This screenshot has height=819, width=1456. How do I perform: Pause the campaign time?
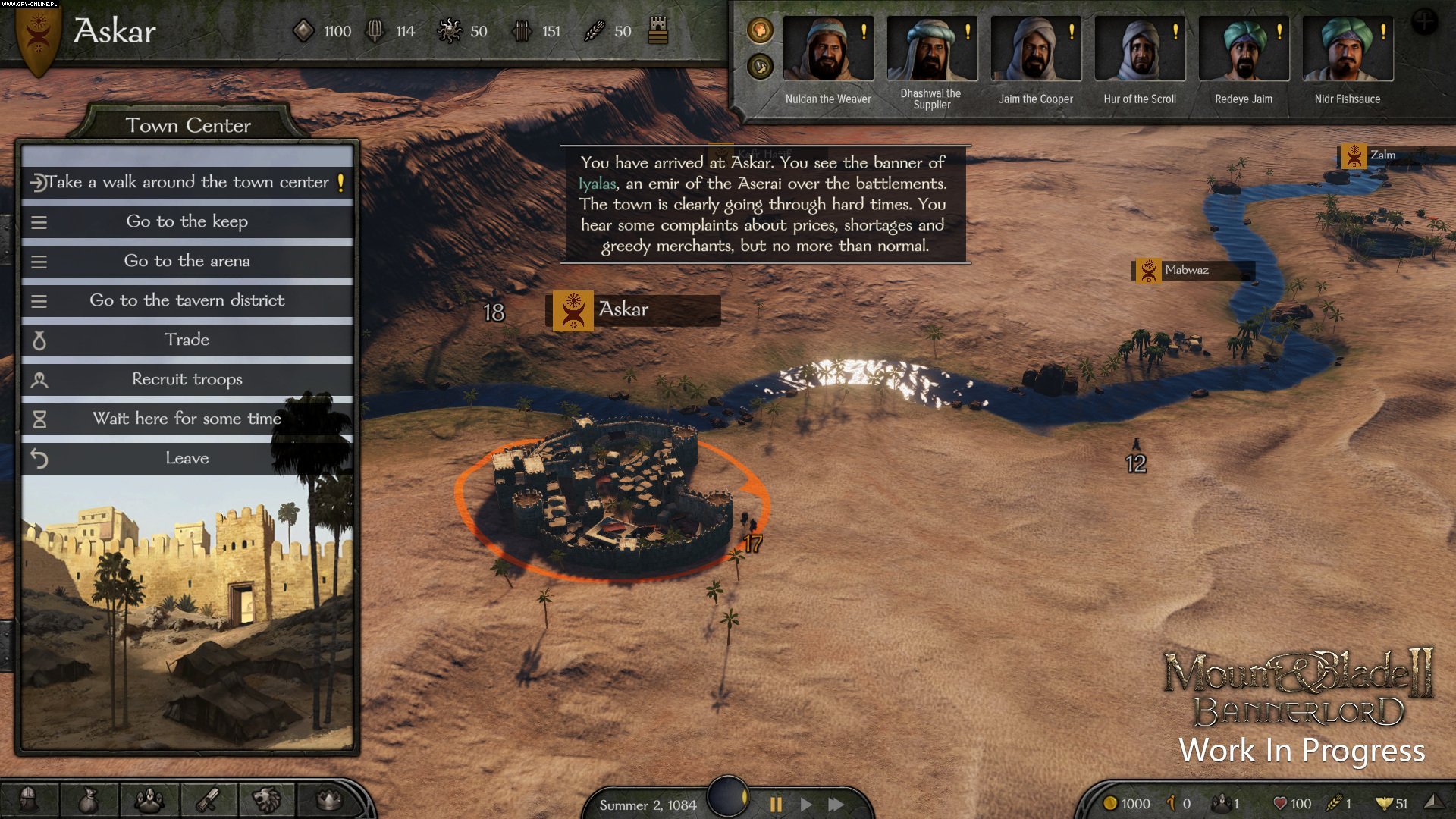click(x=776, y=804)
